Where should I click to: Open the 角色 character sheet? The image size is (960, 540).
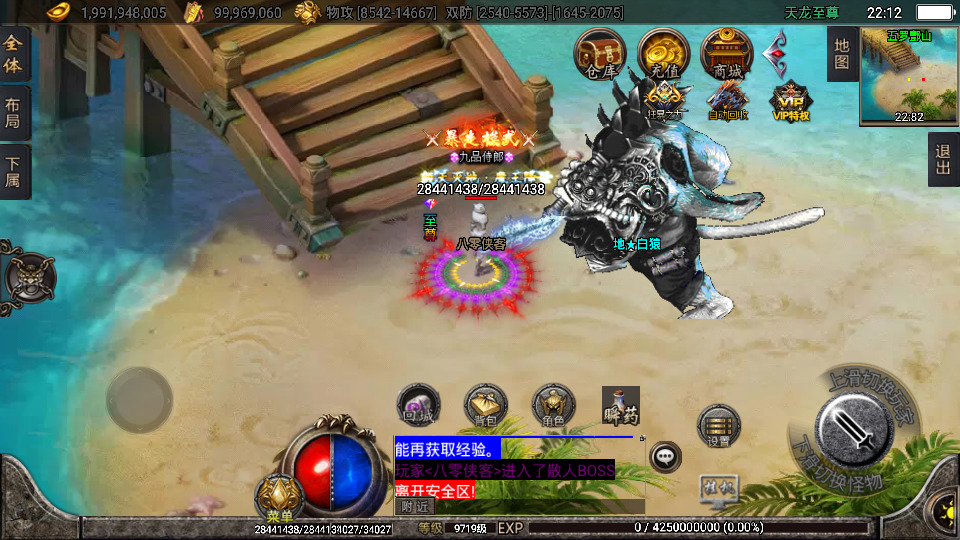(x=553, y=405)
